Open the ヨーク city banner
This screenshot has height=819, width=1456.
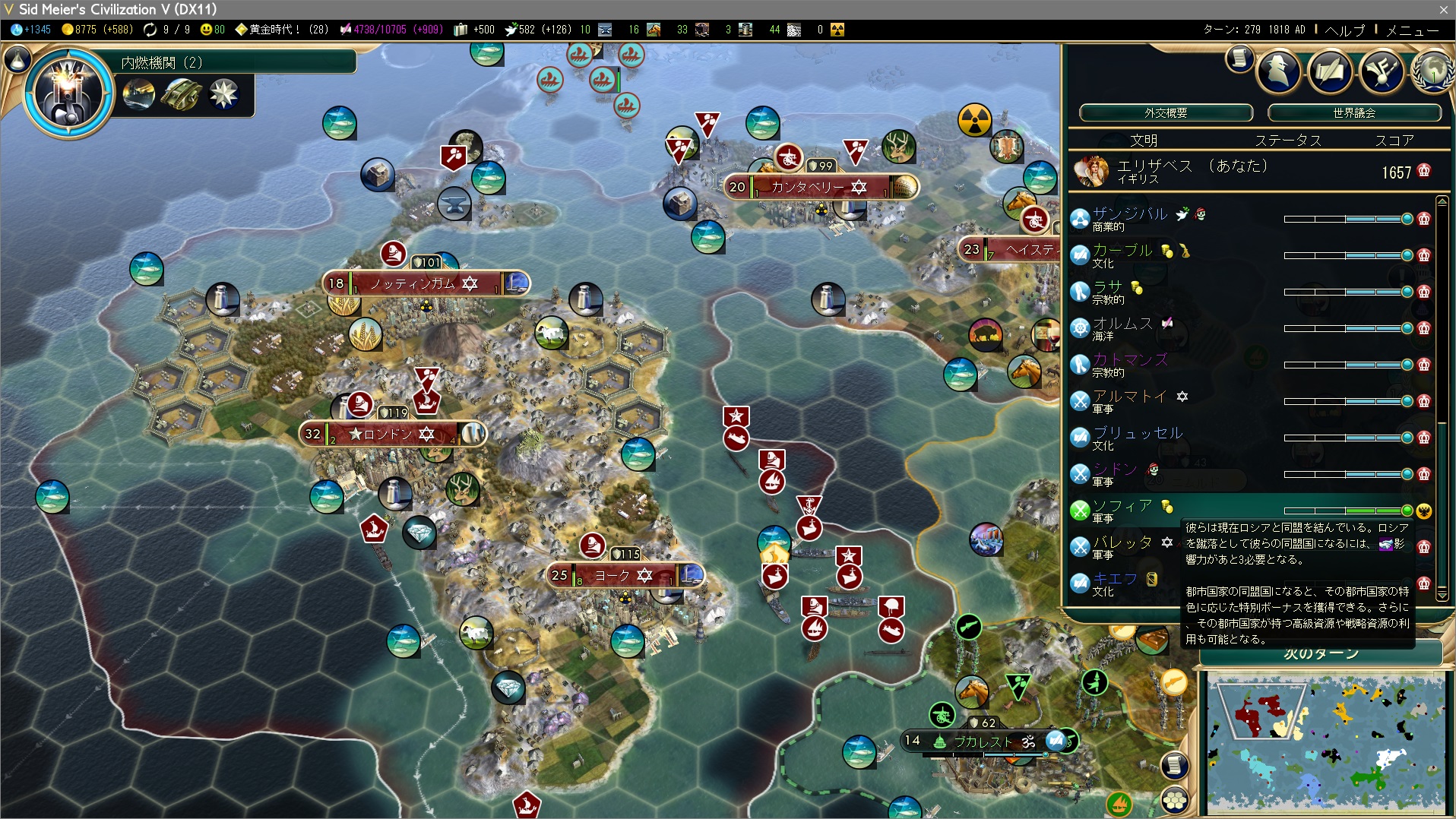625,575
